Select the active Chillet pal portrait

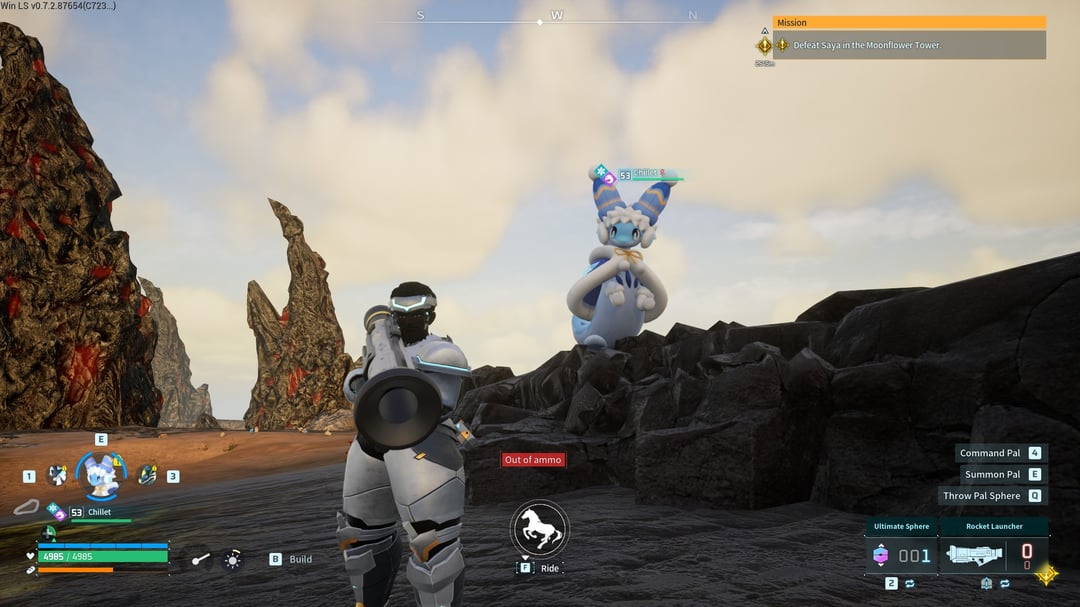click(102, 475)
